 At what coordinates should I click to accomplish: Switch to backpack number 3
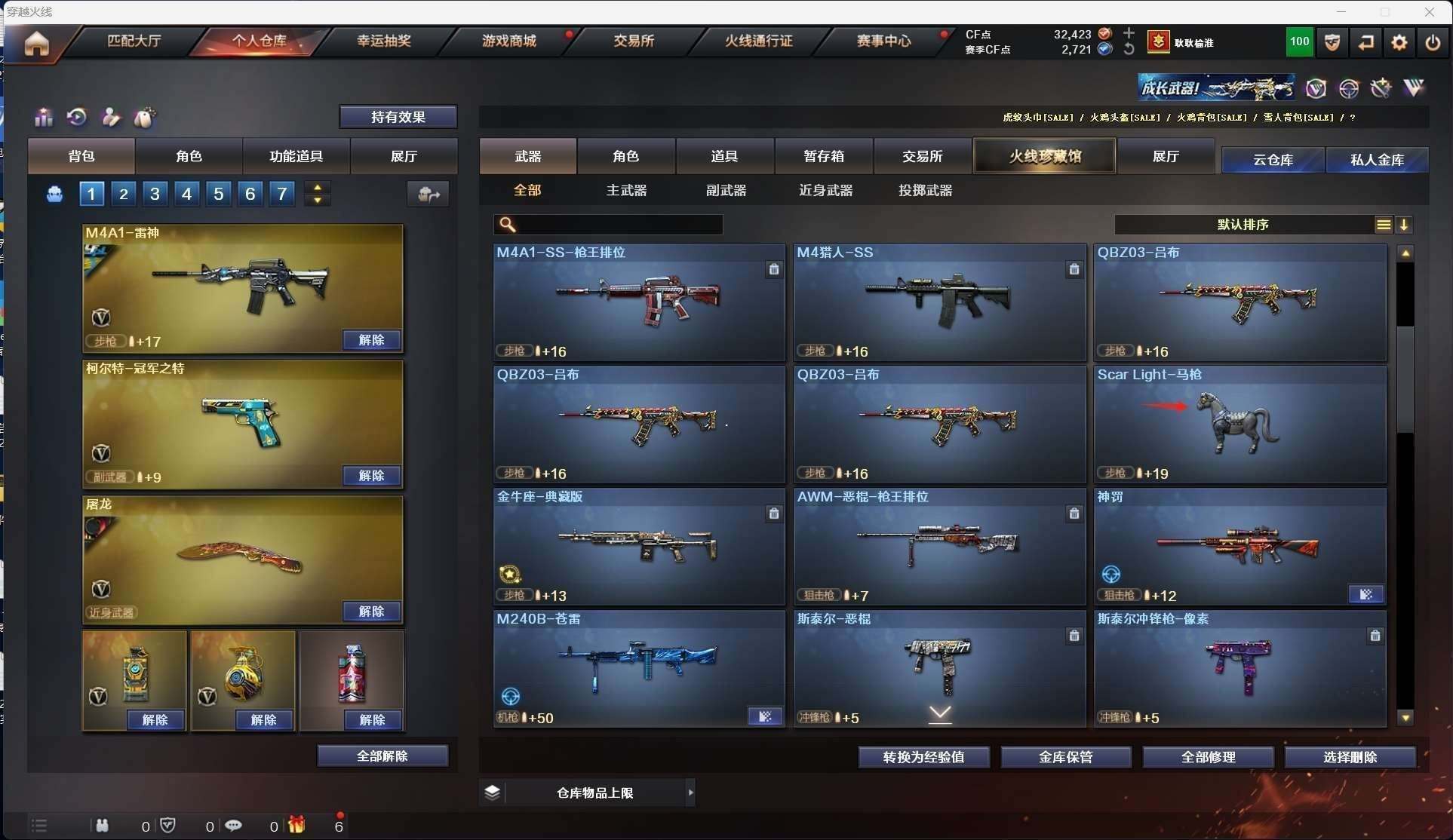[155, 194]
